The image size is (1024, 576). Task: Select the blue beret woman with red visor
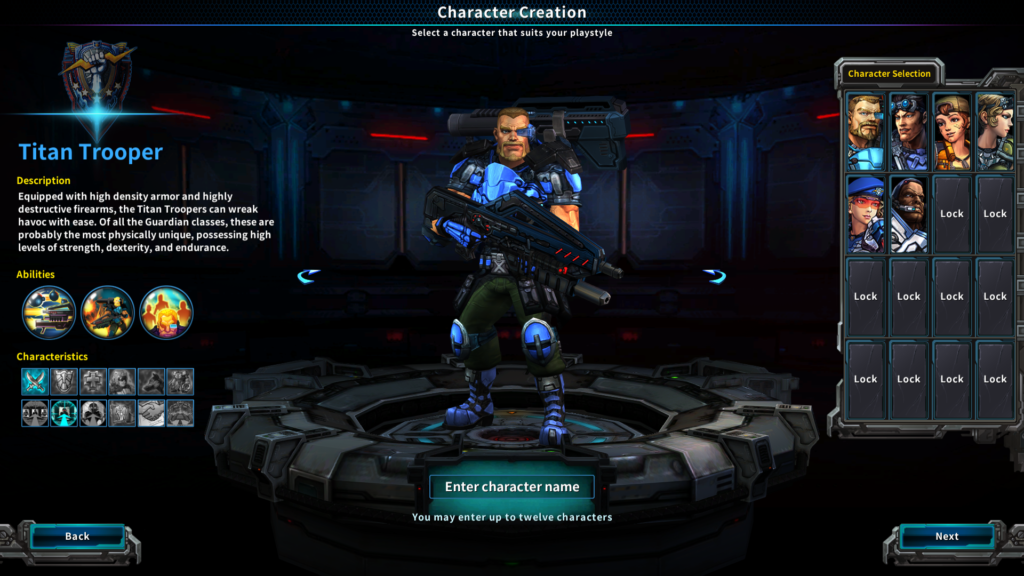point(865,214)
